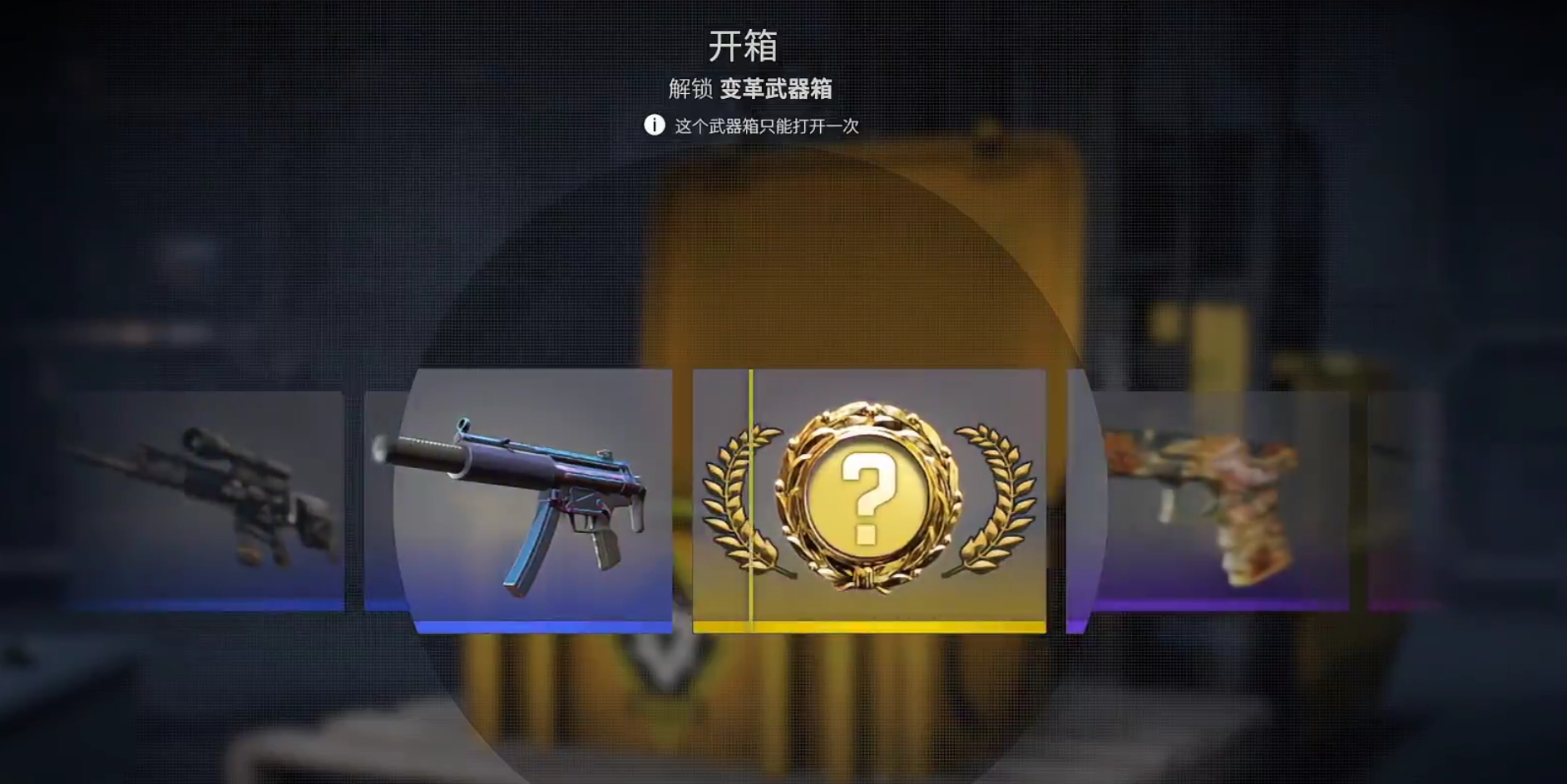Click the golden weapon case icon in background
Viewport: 1567px width, 784px height.
(832, 249)
